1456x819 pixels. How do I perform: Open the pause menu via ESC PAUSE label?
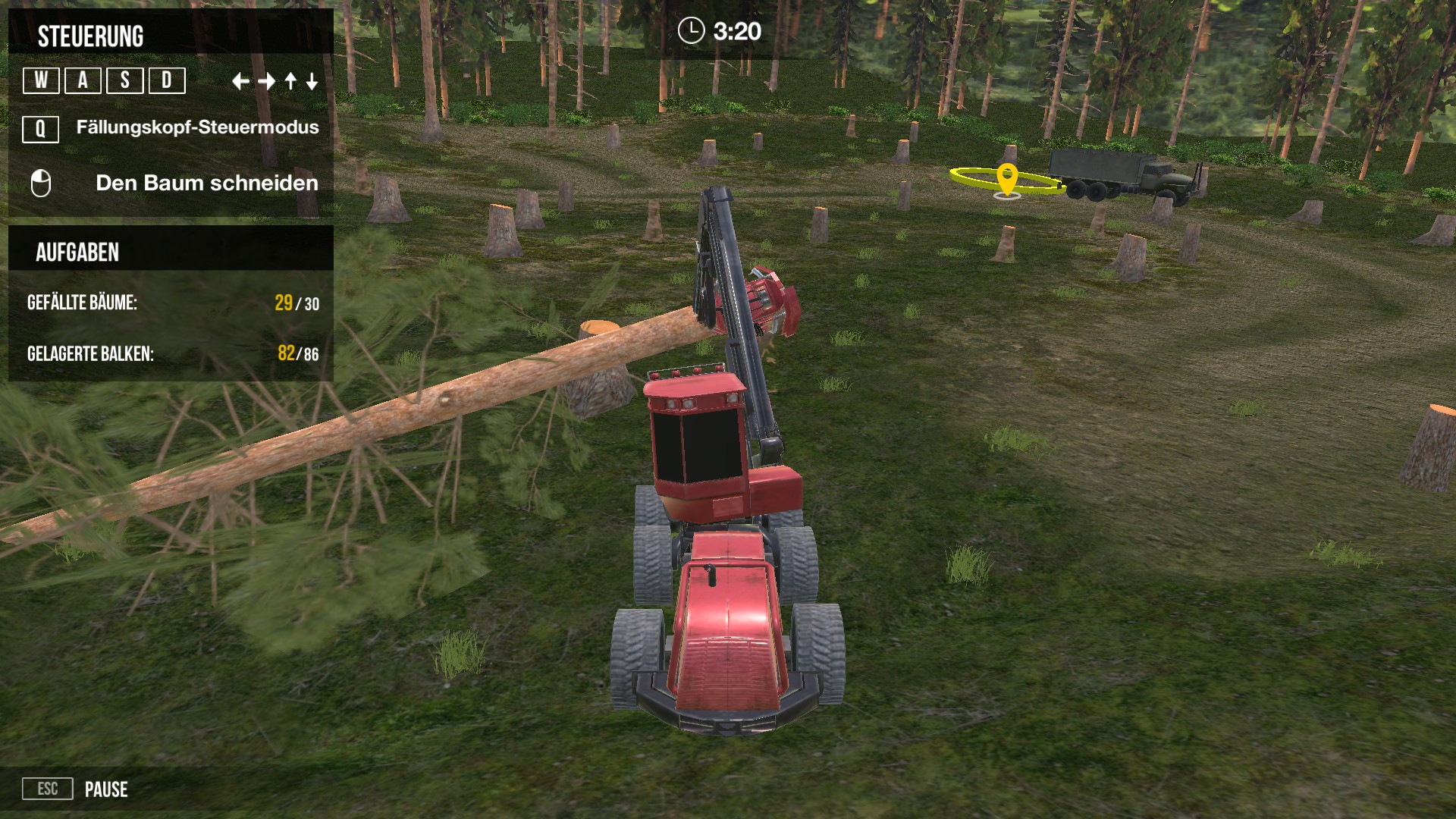point(48,789)
